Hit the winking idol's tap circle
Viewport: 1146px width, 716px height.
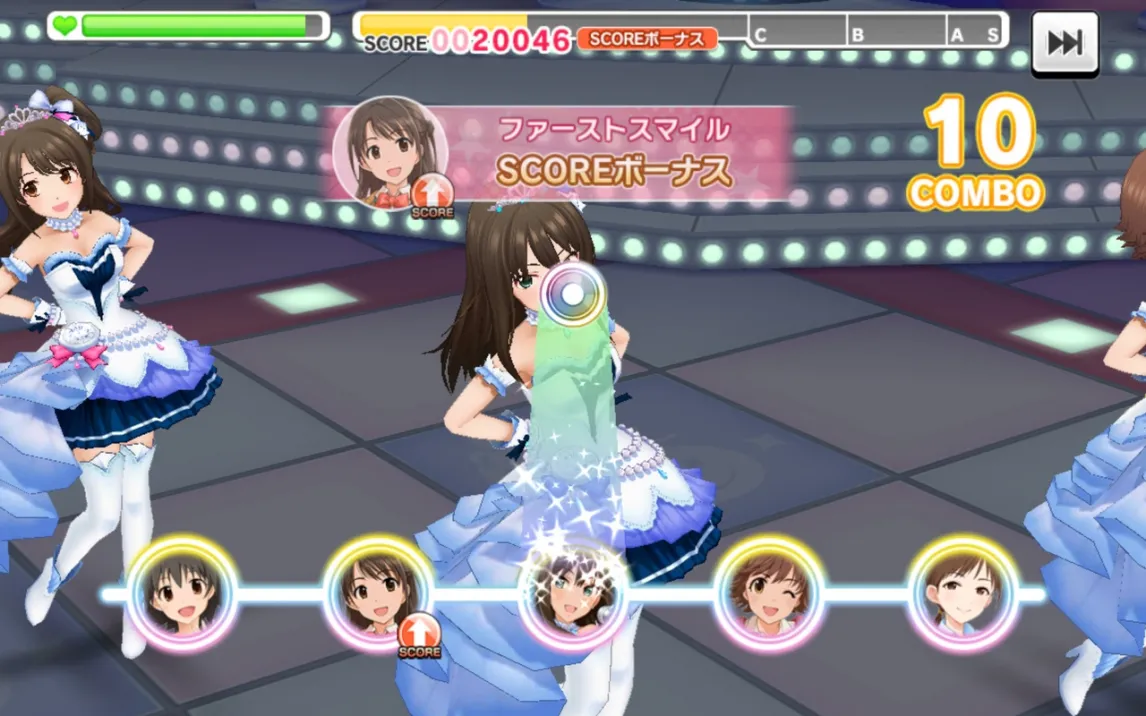point(768,593)
